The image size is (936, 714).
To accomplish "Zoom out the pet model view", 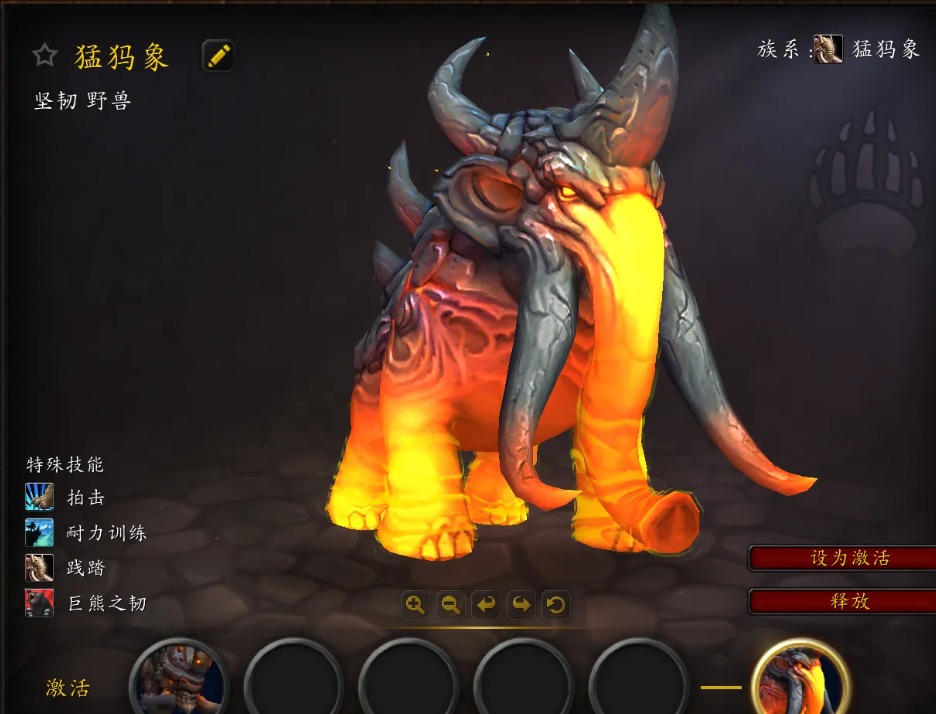I will (x=451, y=604).
